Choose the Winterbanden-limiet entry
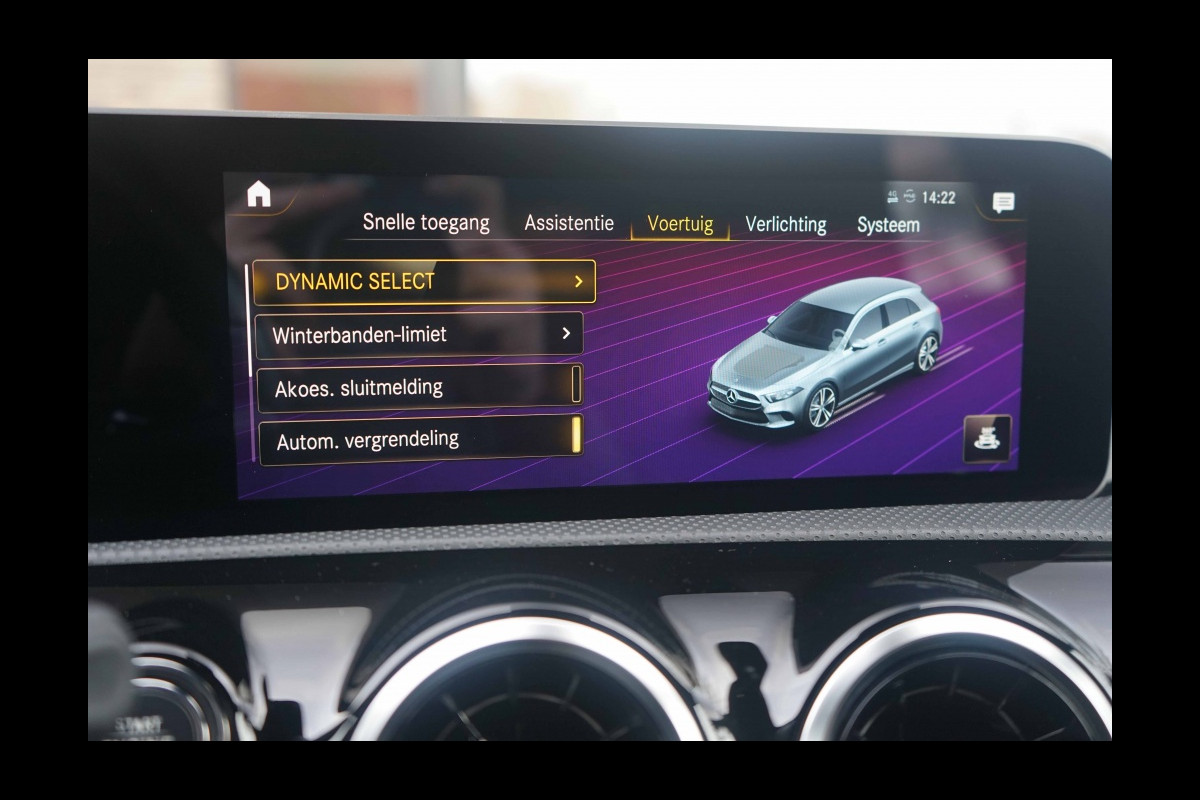This screenshot has width=1200, height=800. [419, 334]
